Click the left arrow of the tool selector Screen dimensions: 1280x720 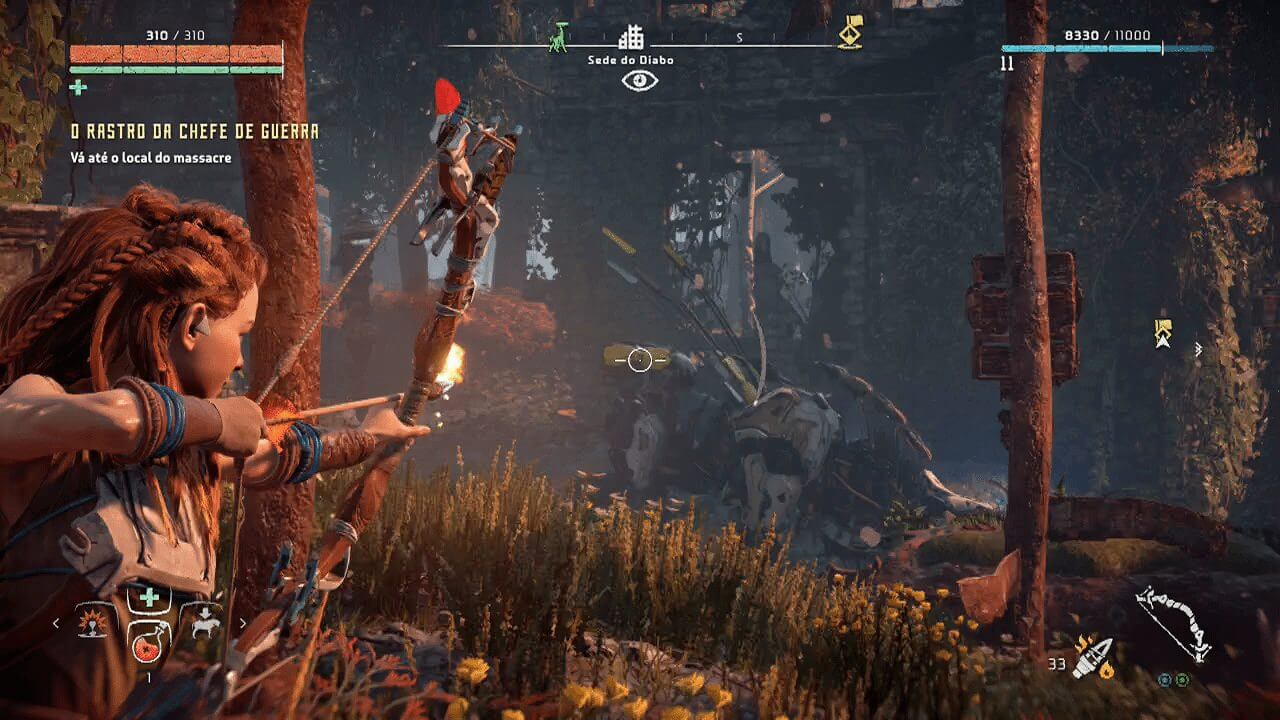[x=56, y=623]
